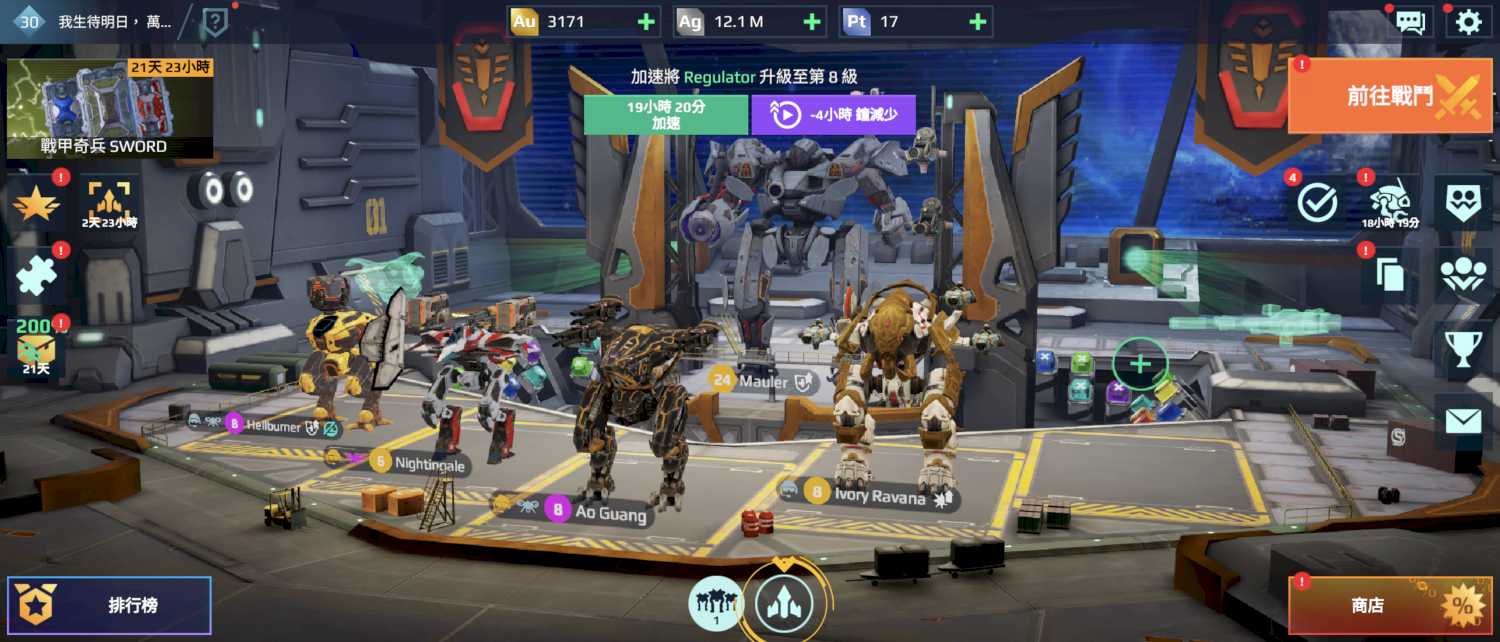This screenshot has width=1500, height=642.
Task: Open the chat speech-bubble icon
Action: (1410, 22)
